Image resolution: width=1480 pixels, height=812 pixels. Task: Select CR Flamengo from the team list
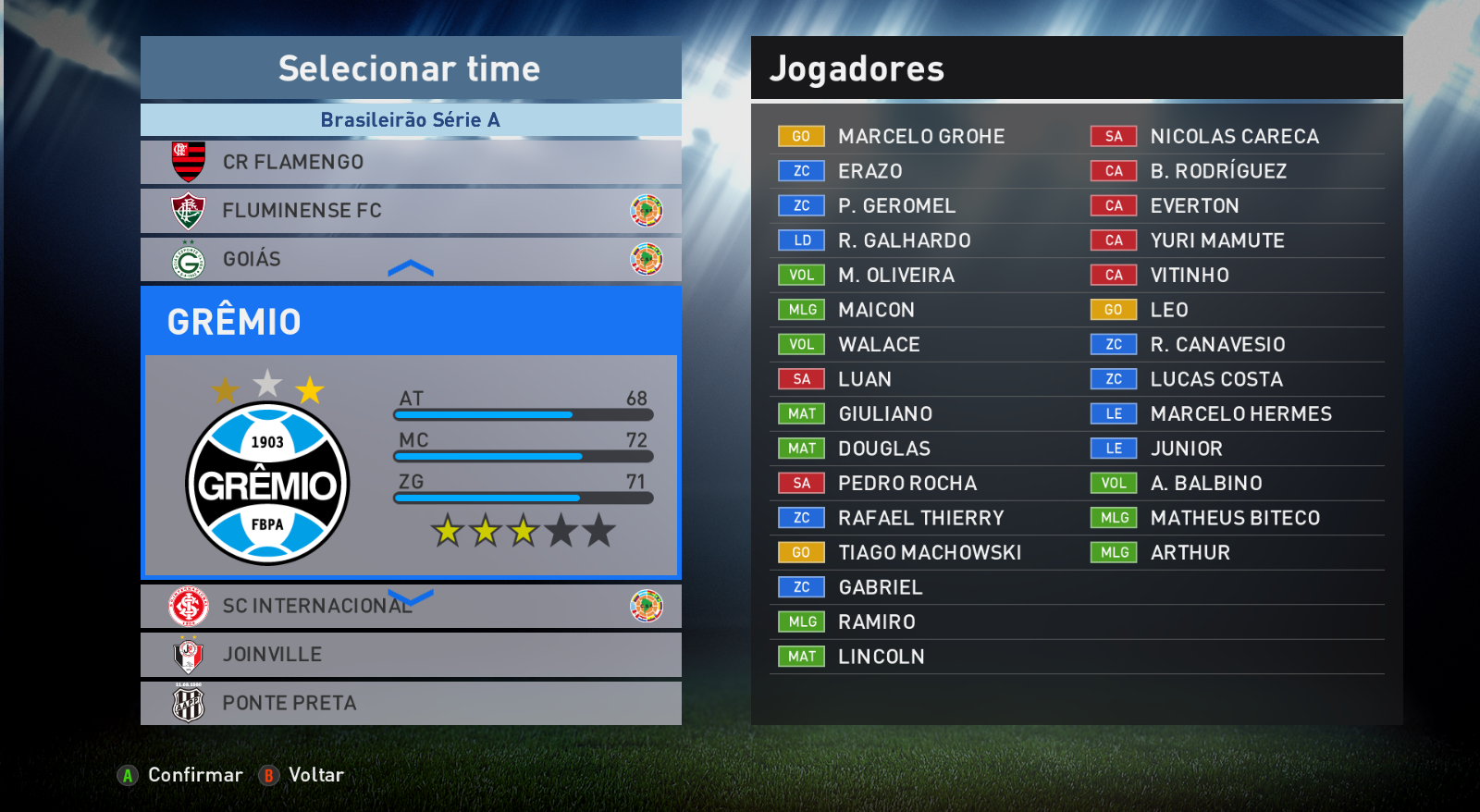[410, 162]
